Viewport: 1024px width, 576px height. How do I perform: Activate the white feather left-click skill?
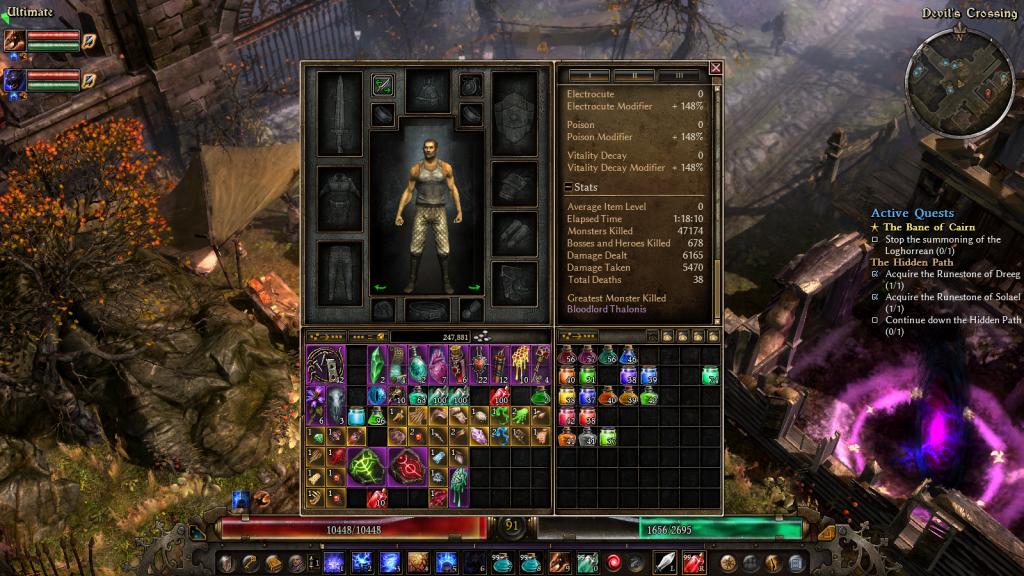tap(665, 561)
